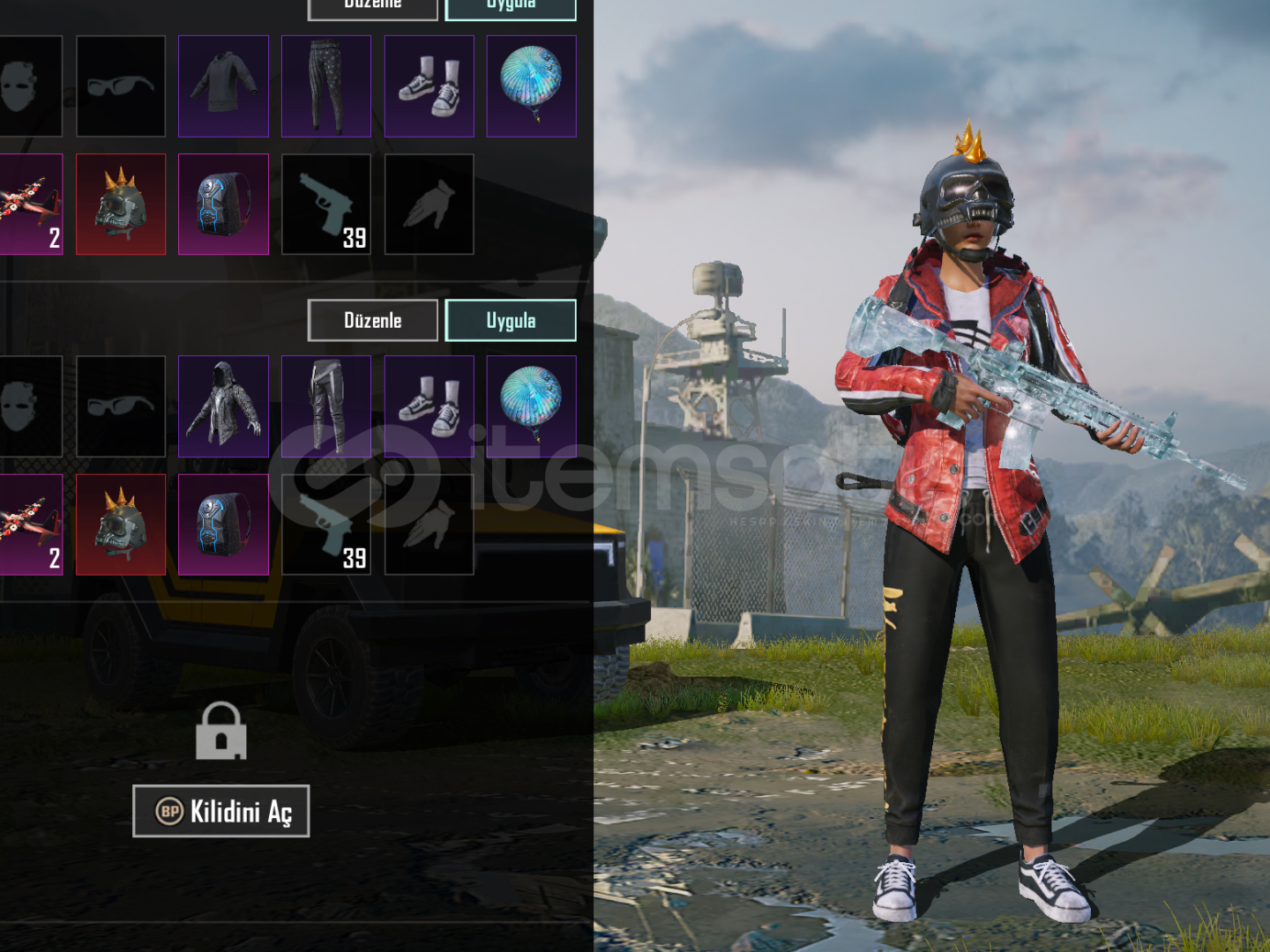Select the grey sweatshirt outfit slot
1270x952 pixels.
223,86
